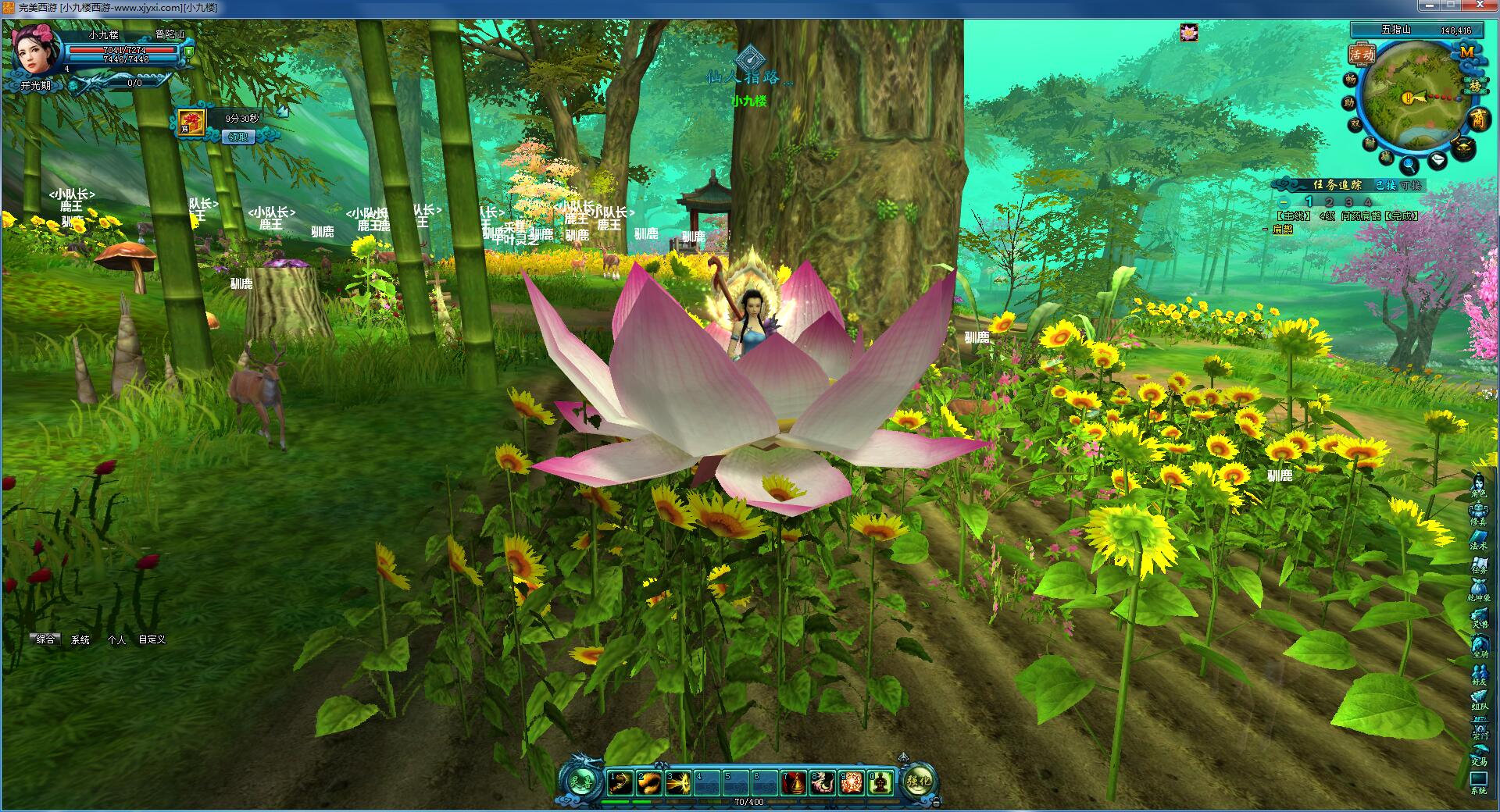Open the world map with the M button
The height and width of the screenshot is (812, 1500).
[1466, 52]
